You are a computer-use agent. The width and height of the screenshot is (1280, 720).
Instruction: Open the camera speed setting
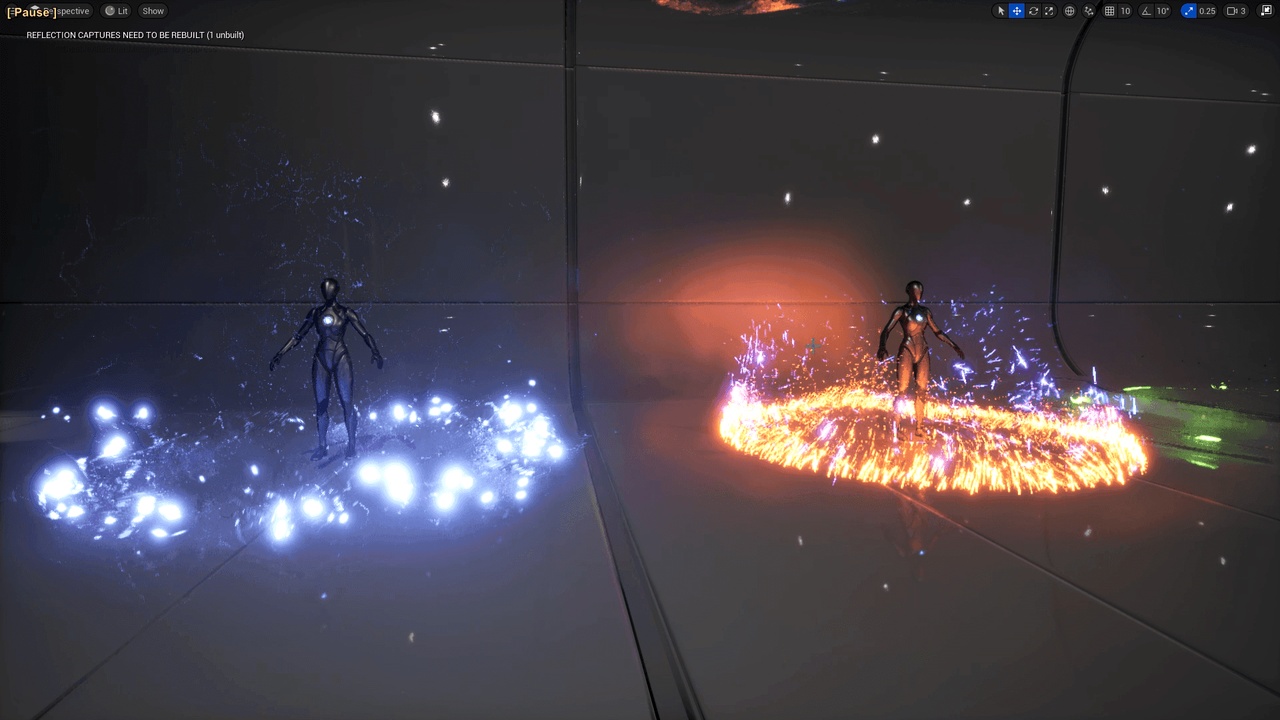(x=1237, y=11)
